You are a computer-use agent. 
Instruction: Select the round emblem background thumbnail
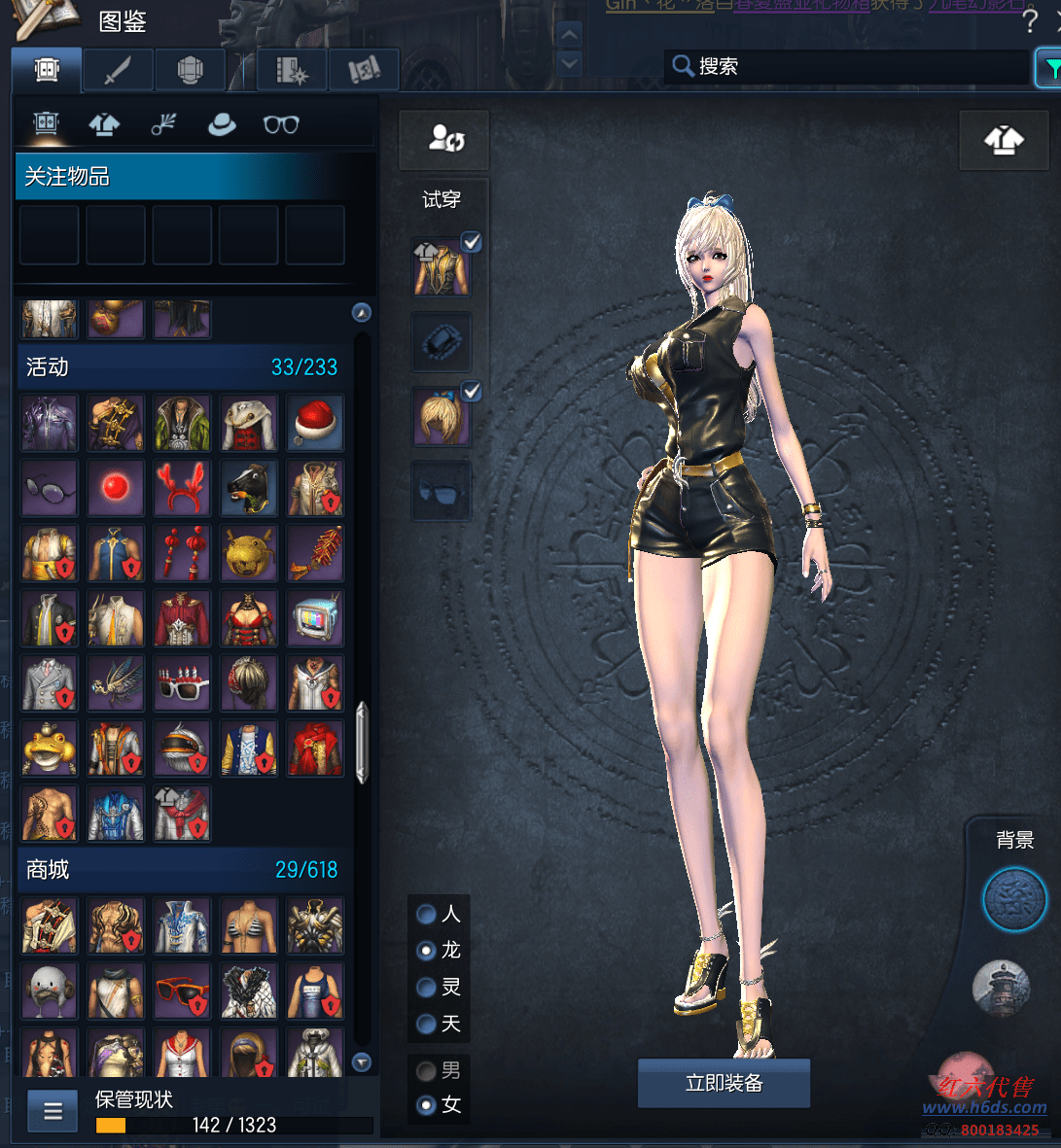(x=1014, y=900)
